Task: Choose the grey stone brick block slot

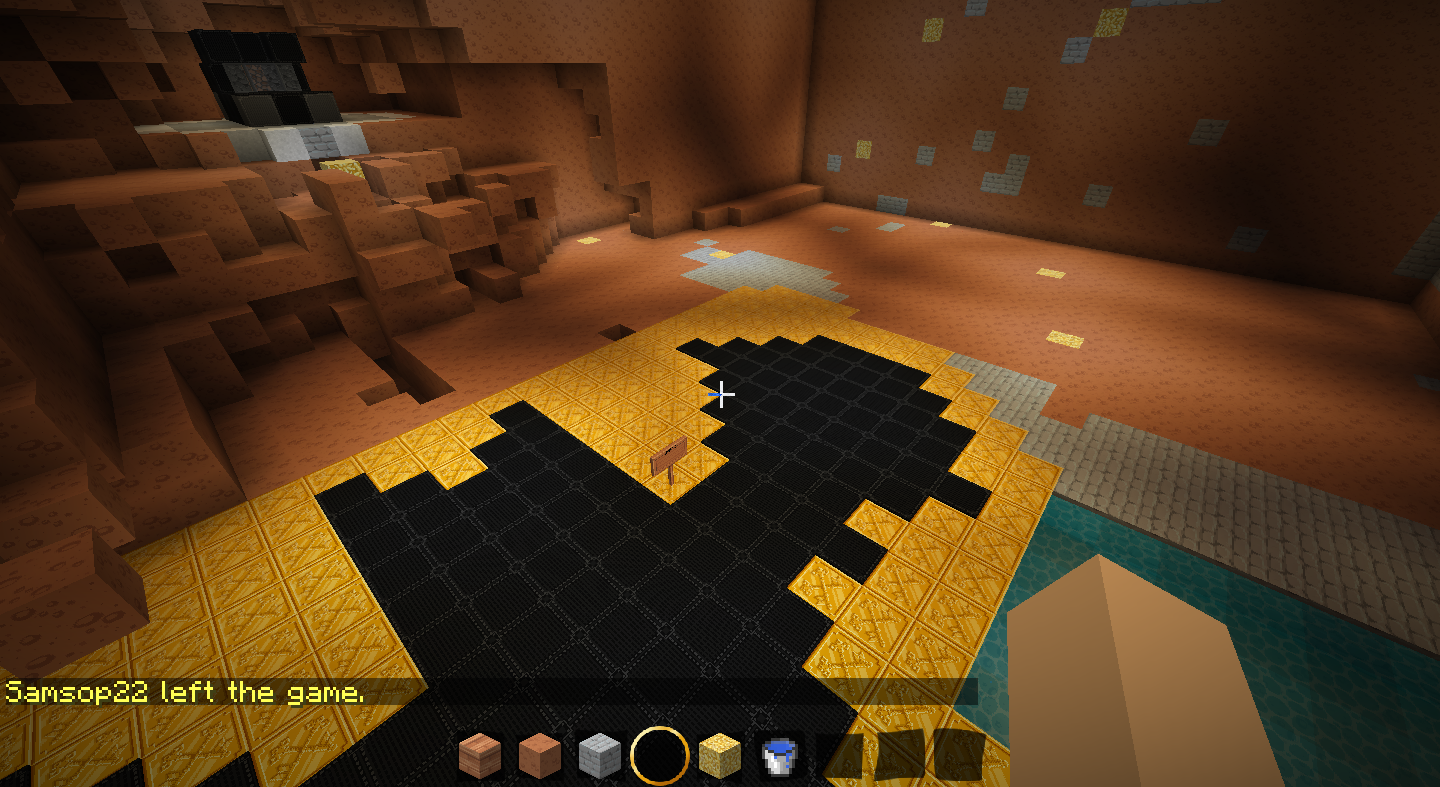Action: [600, 756]
